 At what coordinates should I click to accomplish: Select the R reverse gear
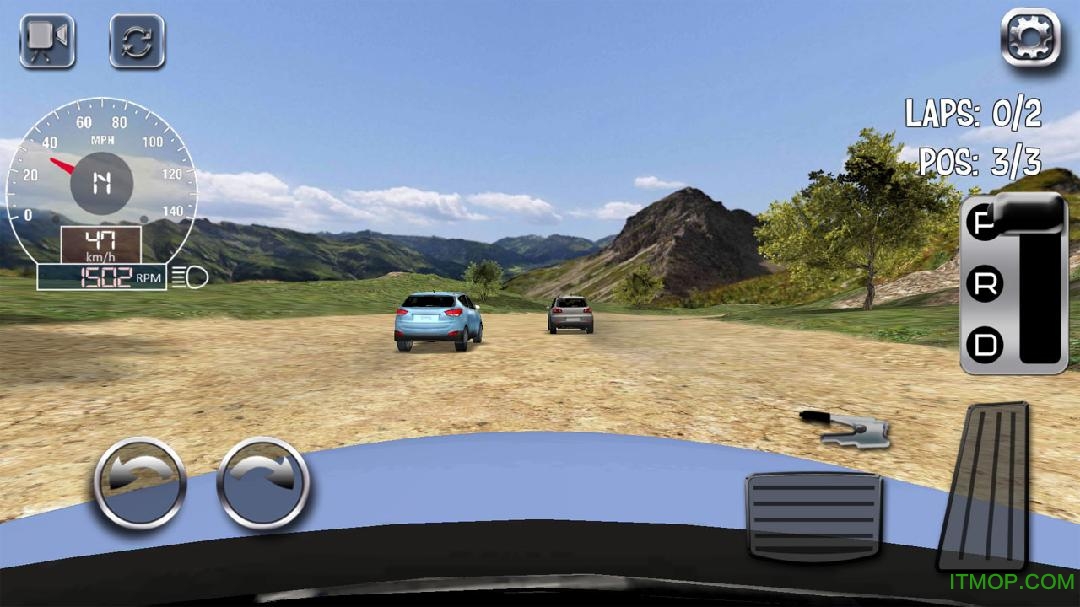(986, 285)
